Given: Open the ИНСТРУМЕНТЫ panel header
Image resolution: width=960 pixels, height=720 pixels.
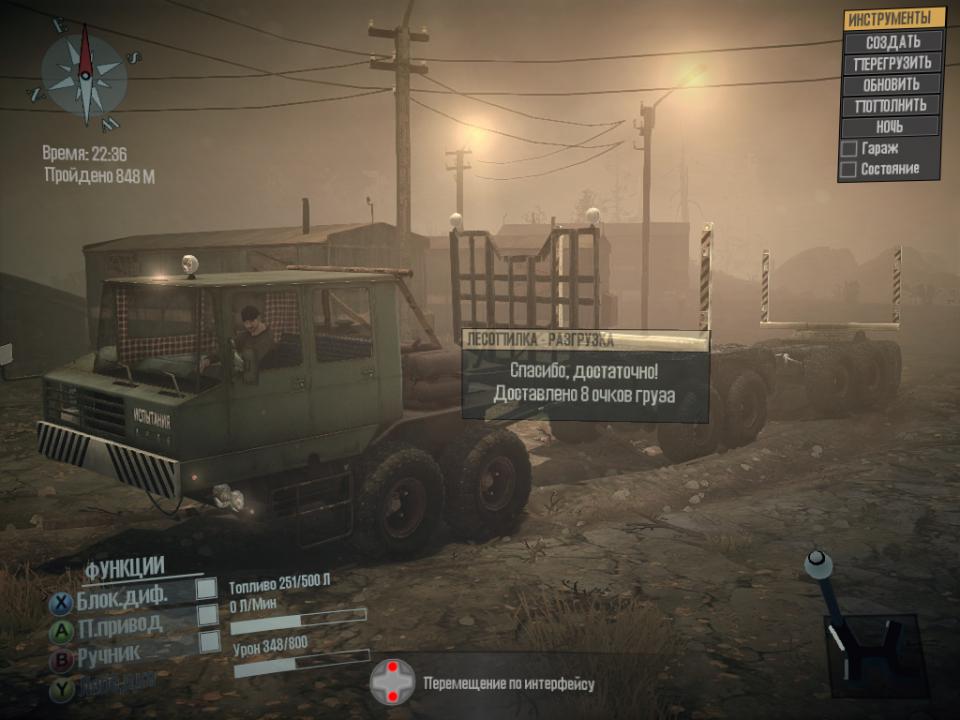Looking at the screenshot, I should pyautogui.click(x=894, y=19).
